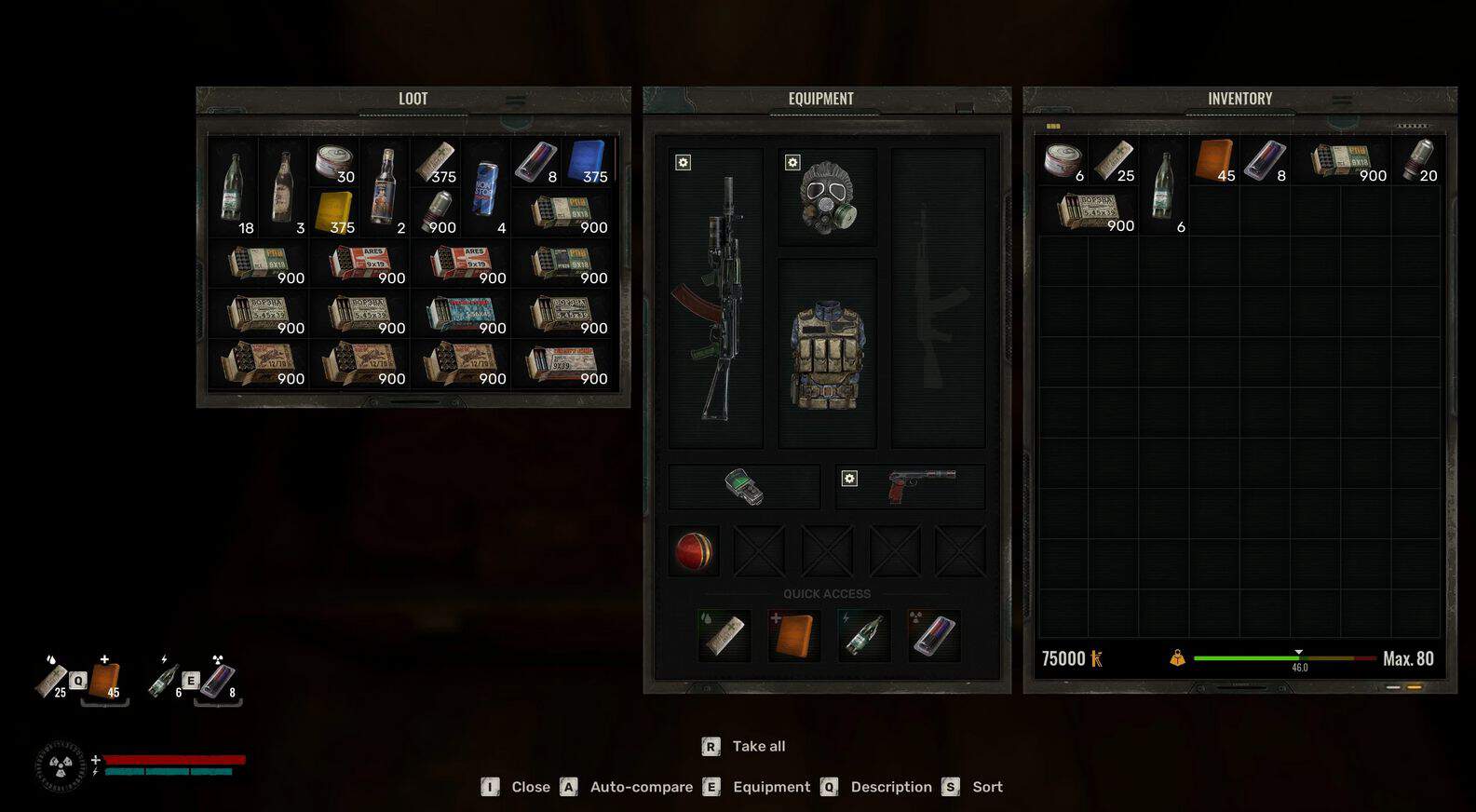Select the equipped pistol slot
The width and height of the screenshot is (1476, 812).
pos(911,487)
